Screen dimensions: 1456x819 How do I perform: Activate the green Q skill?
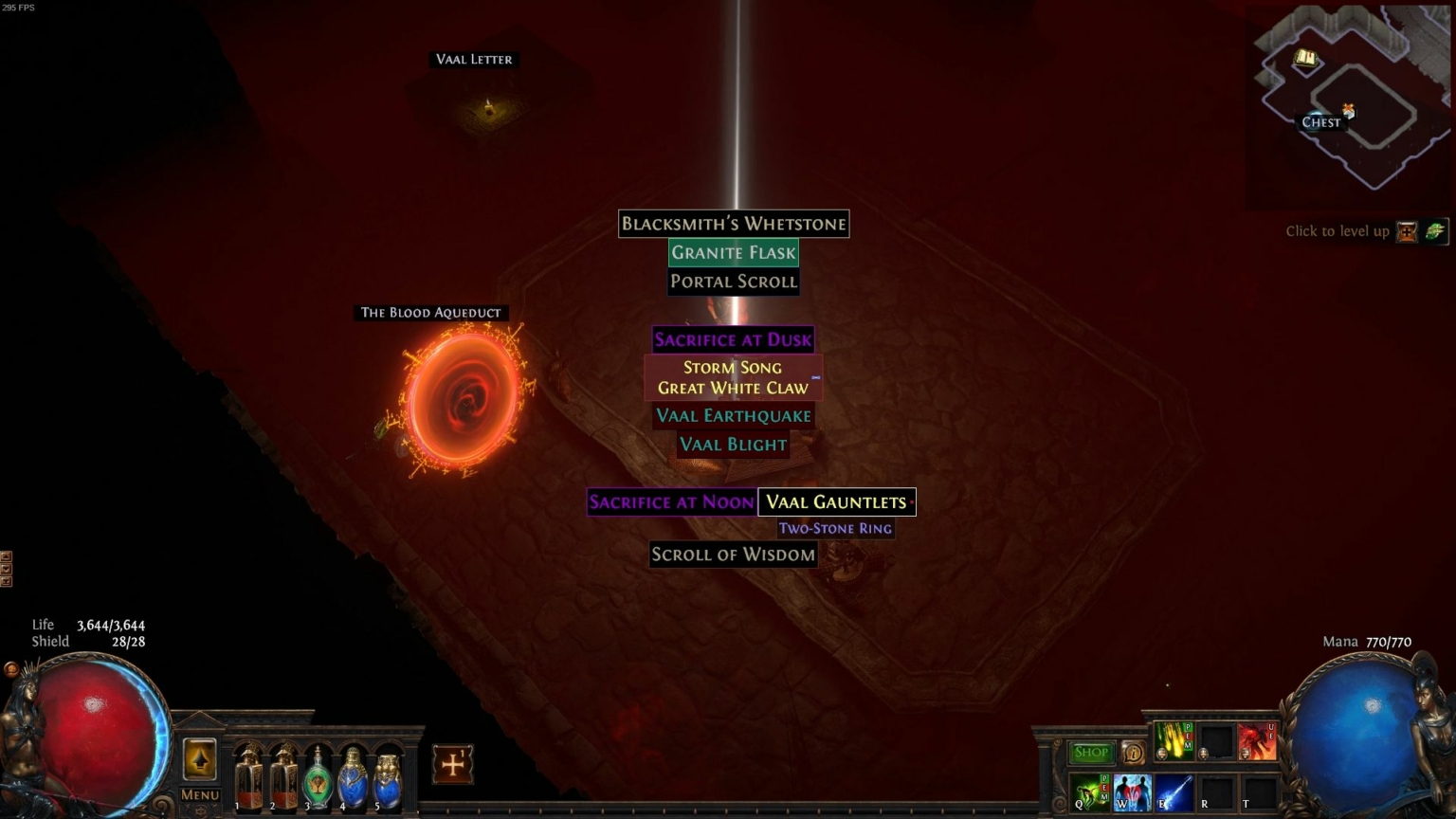click(1091, 792)
